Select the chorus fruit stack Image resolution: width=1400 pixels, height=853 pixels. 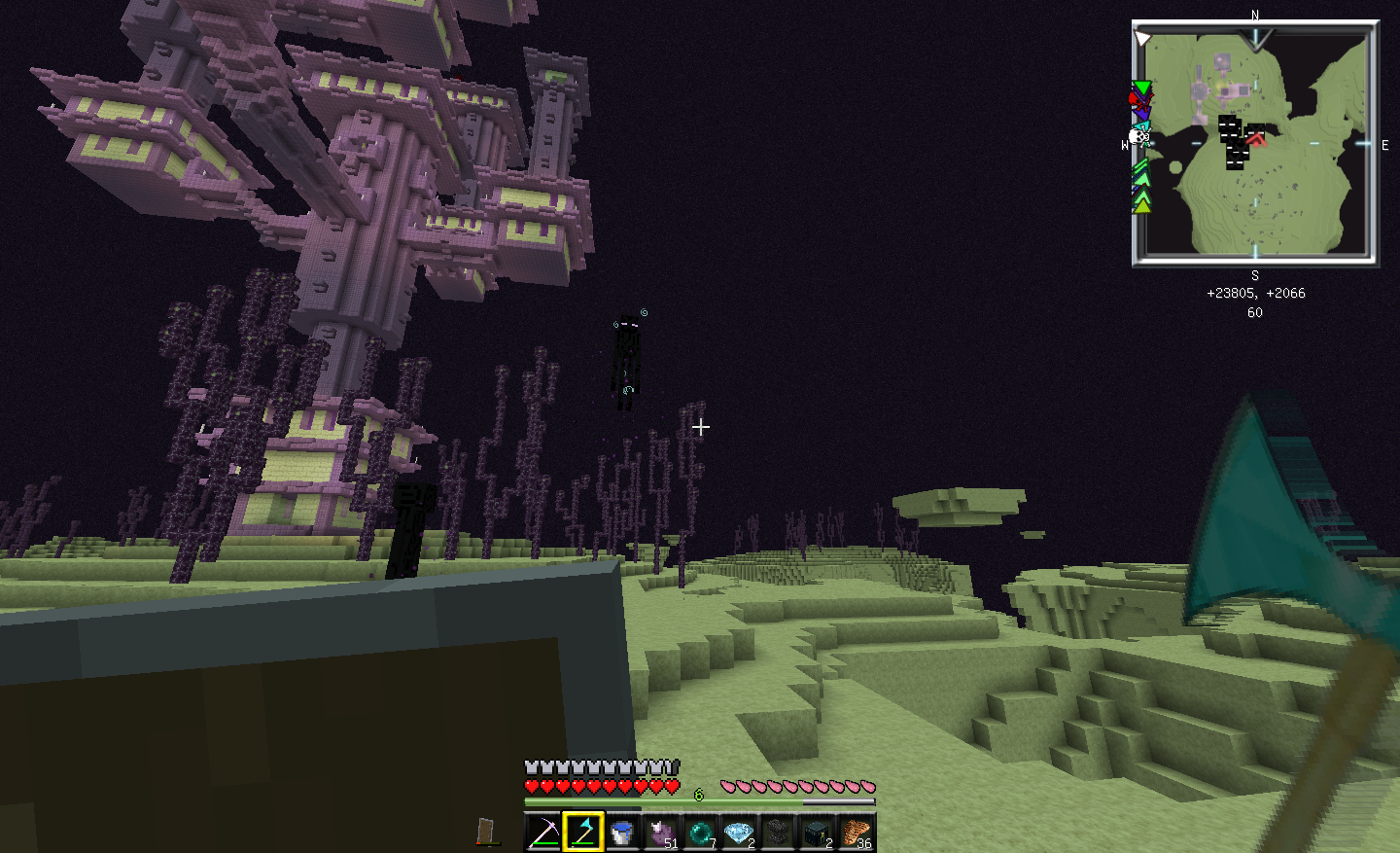(x=661, y=833)
